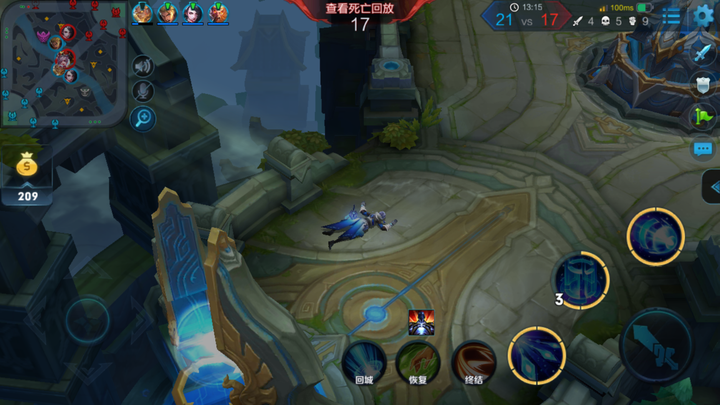Toggle the speaker voice output
This screenshot has height=405, width=720.
tap(143, 66)
